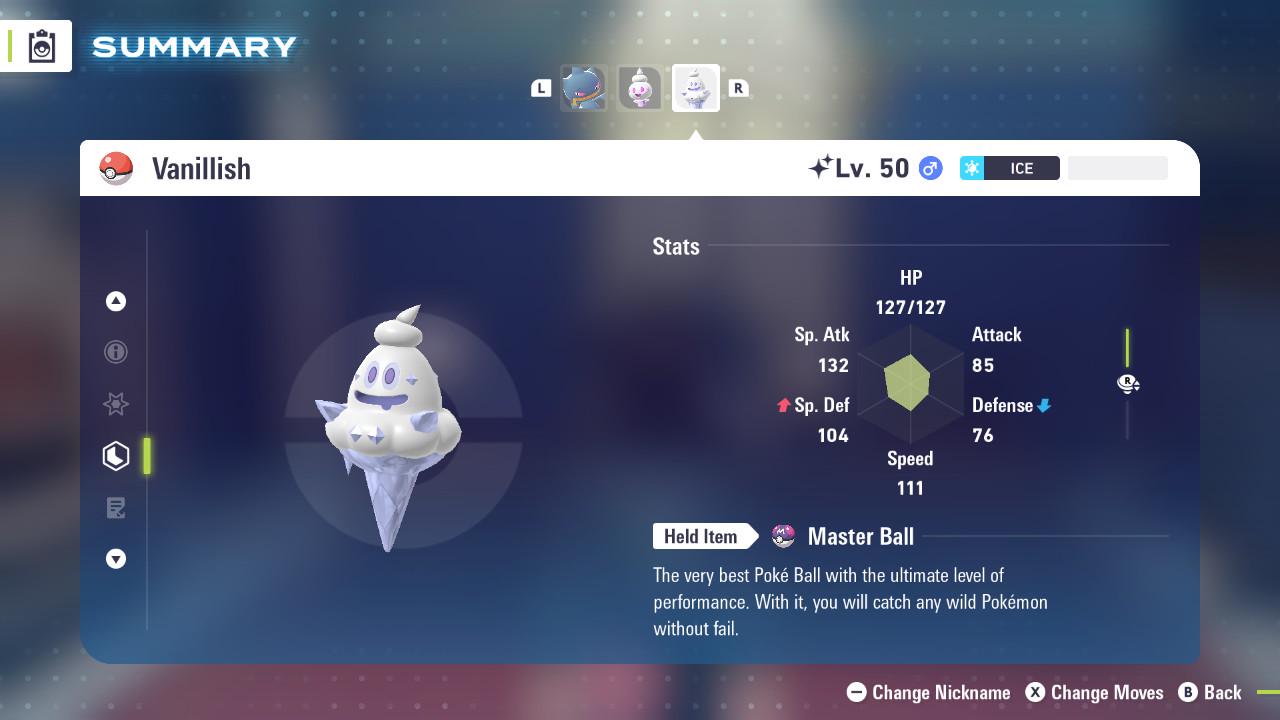Image resolution: width=1280 pixels, height=720 pixels.
Task: Open the star ribbons page in the sidebar
Action: [x=116, y=404]
